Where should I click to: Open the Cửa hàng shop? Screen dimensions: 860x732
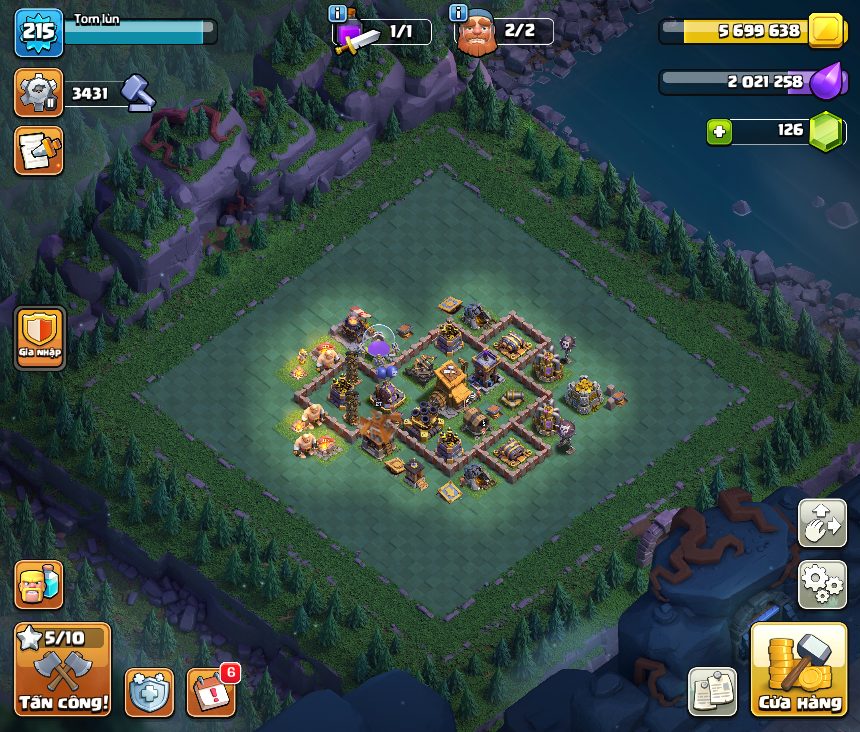(800, 670)
